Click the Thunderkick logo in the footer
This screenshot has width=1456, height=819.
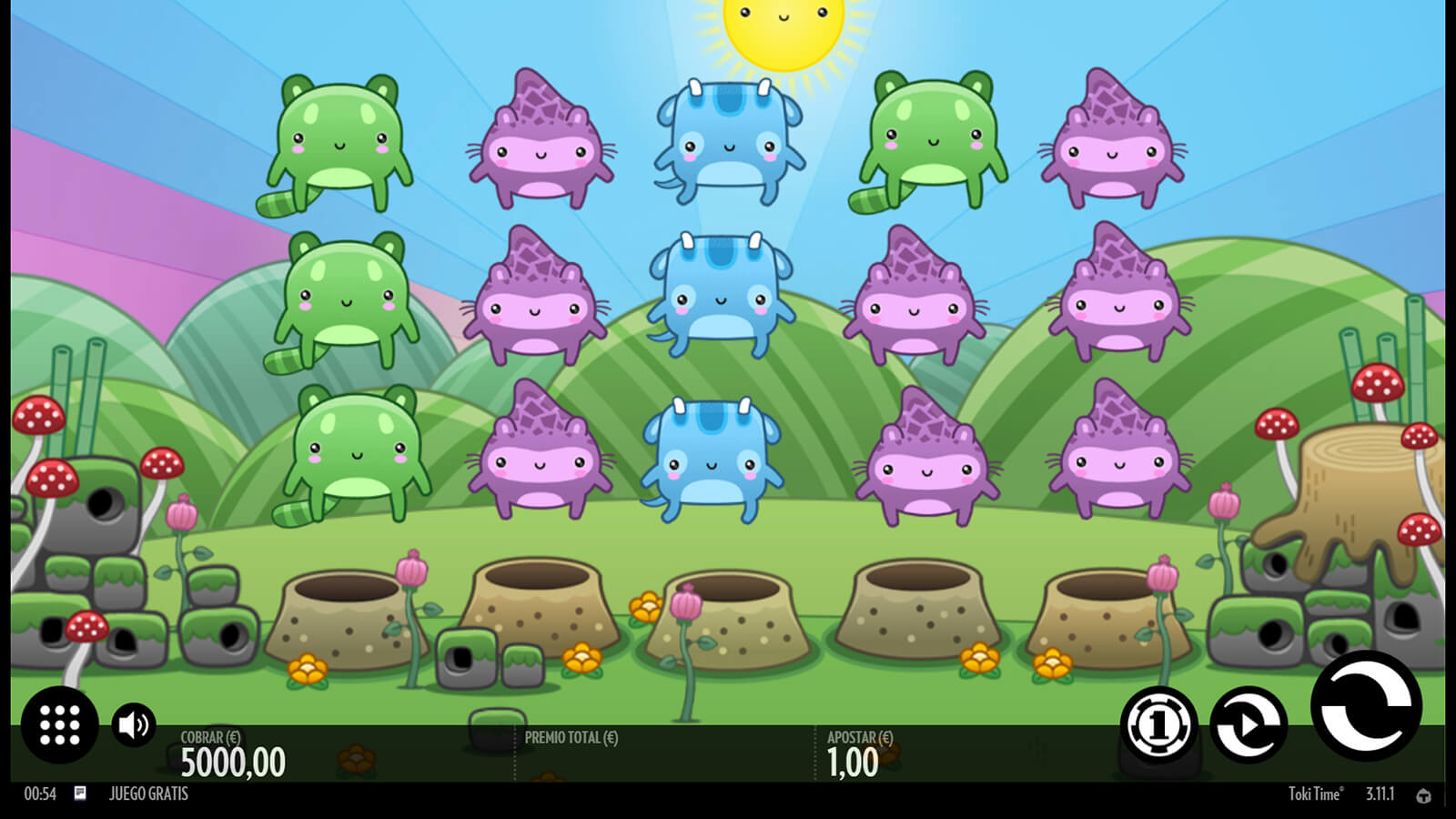tap(1423, 795)
